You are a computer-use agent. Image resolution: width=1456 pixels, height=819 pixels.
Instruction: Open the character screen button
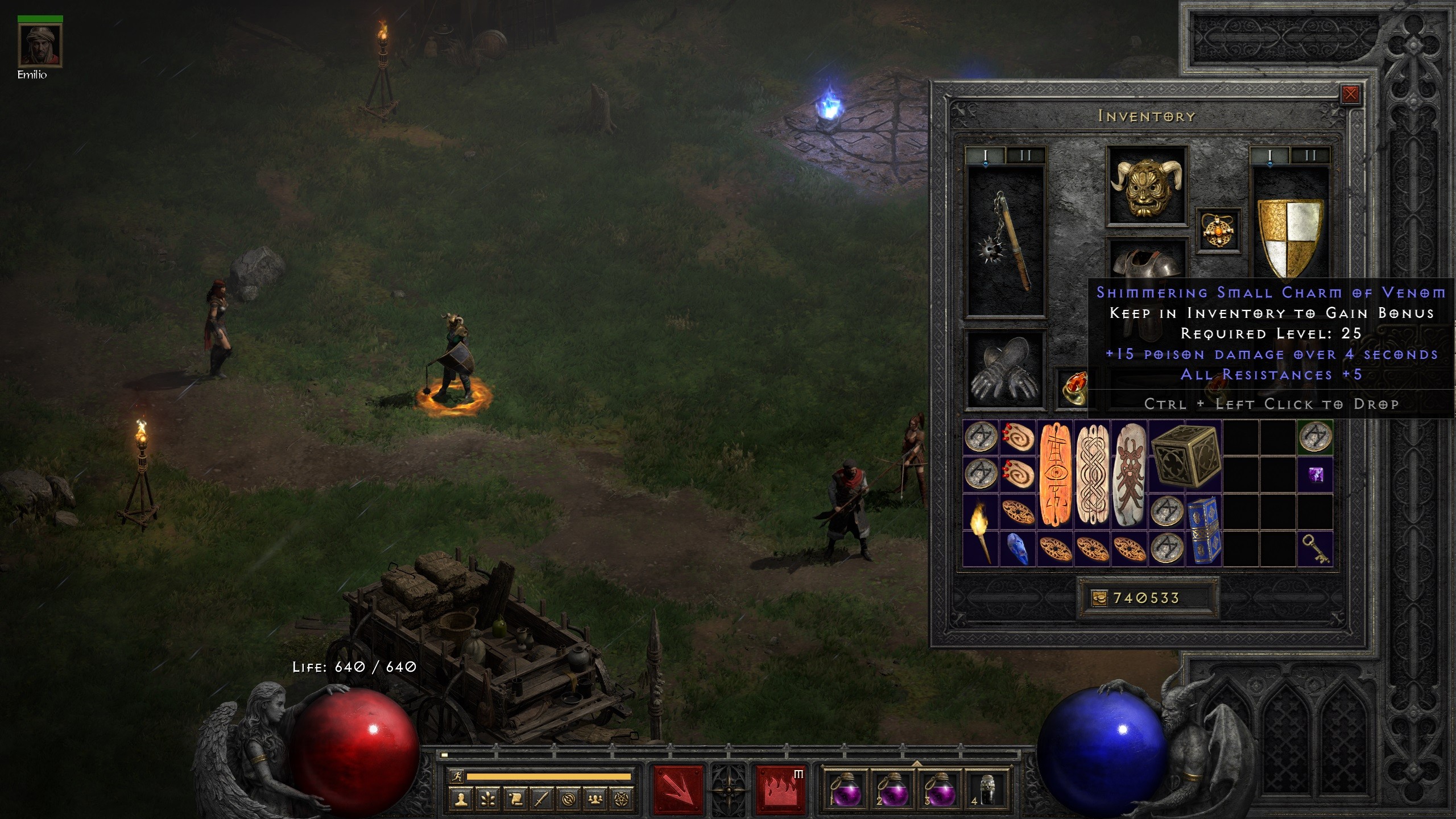(461, 799)
